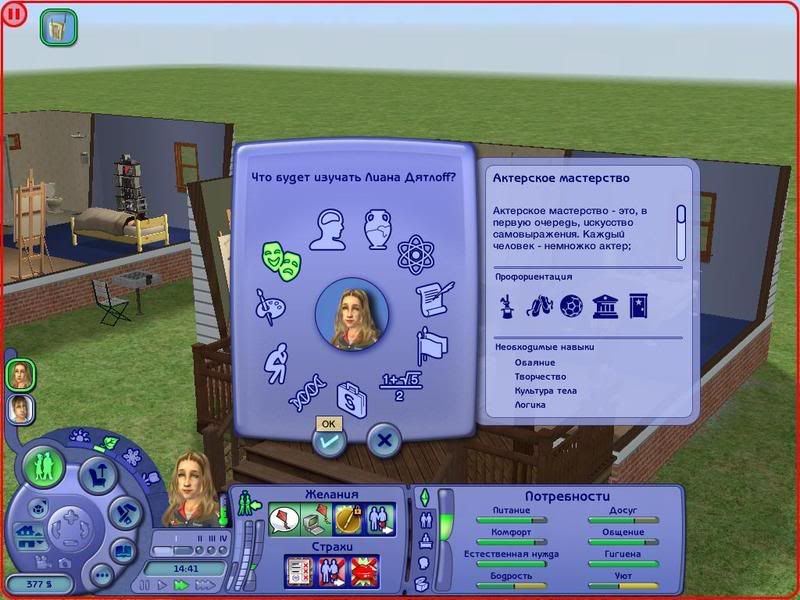Click the triple-arrow fast-forward speed button
The height and width of the screenshot is (600, 800).
(204, 584)
